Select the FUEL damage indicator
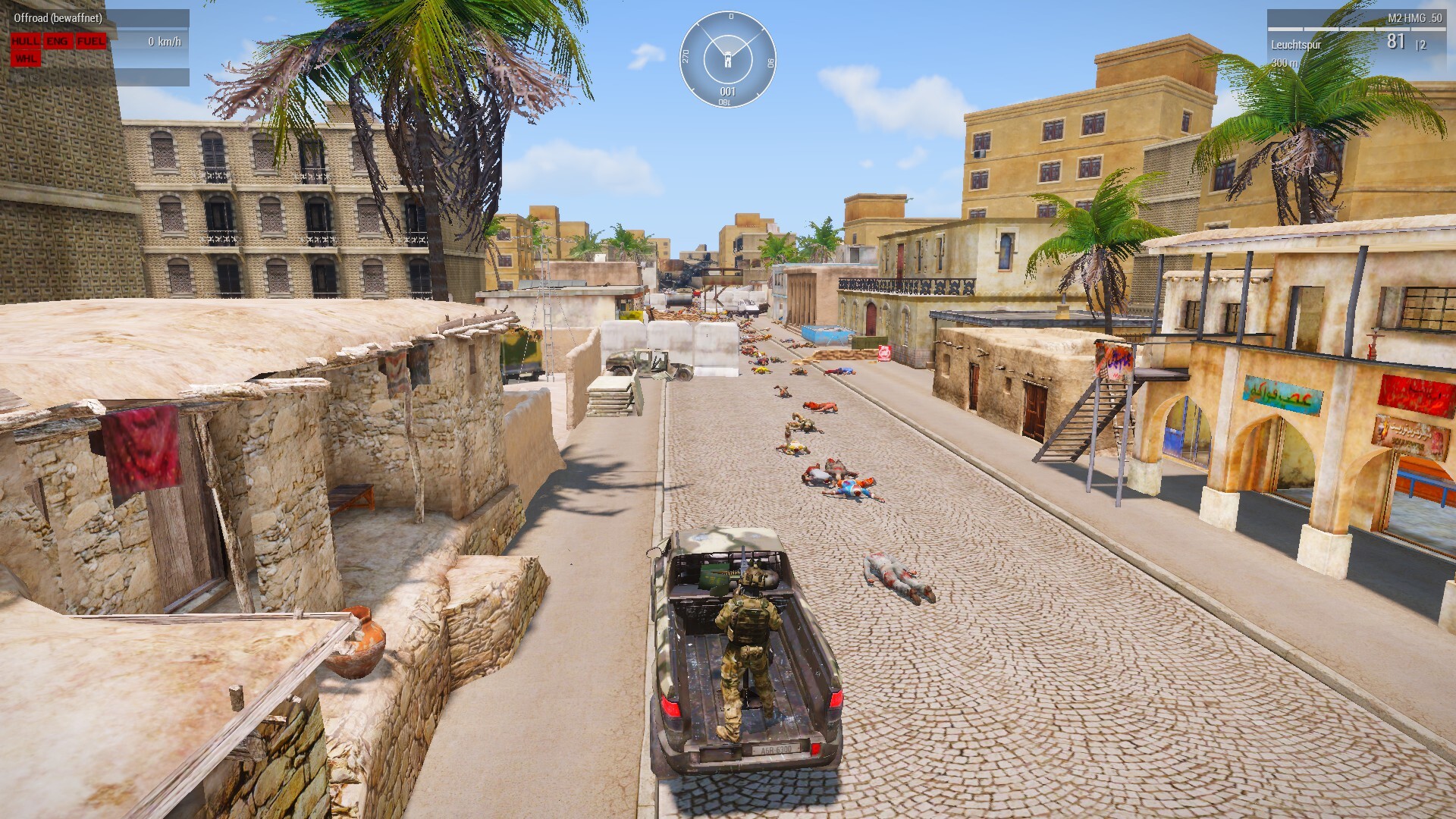This screenshot has height=819, width=1456. click(x=91, y=42)
